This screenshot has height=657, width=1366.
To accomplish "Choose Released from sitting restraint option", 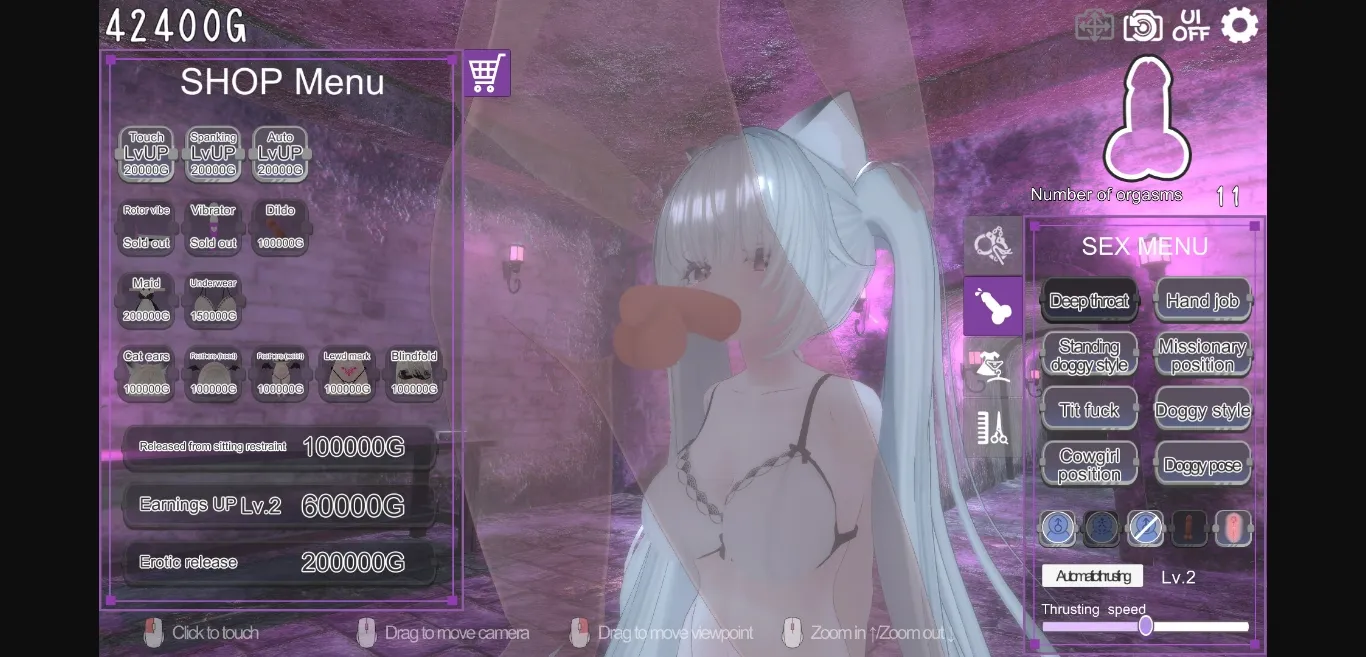I will (279, 447).
